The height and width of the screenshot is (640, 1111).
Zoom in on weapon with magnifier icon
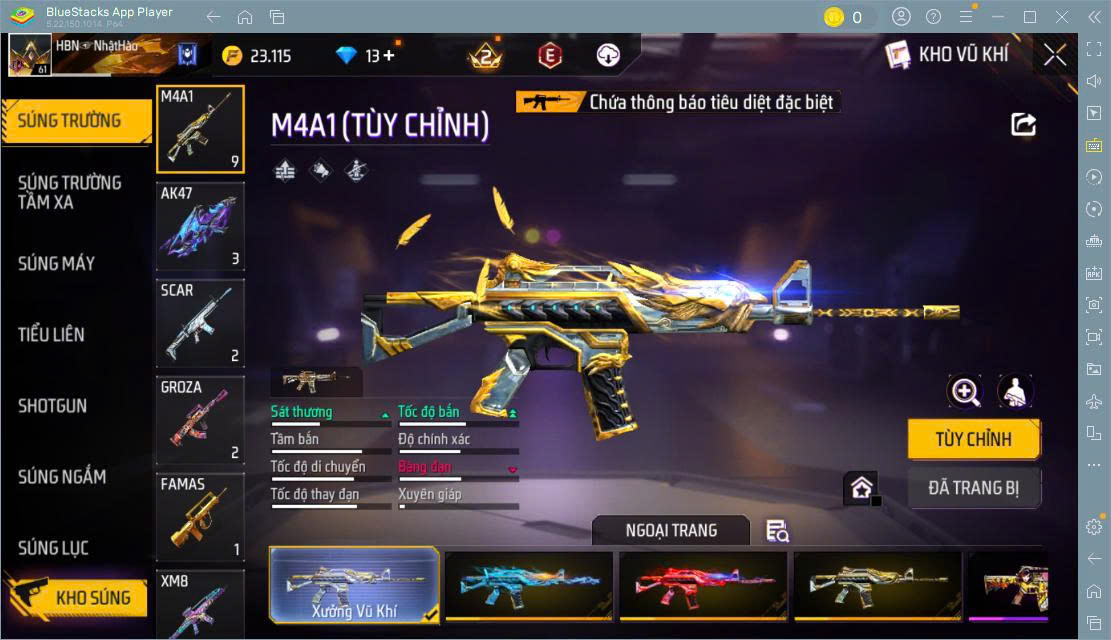(965, 392)
